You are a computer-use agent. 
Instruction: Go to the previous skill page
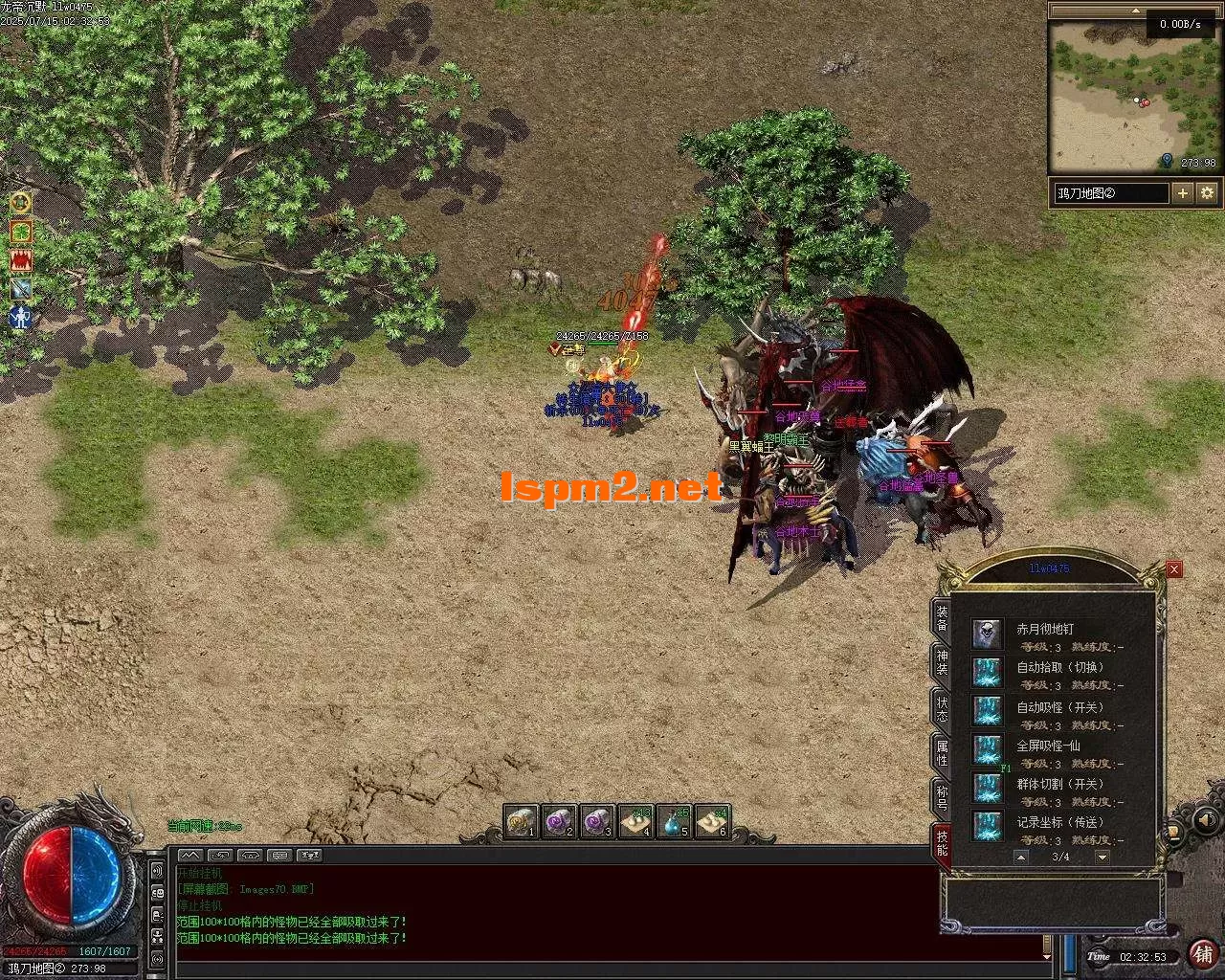click(x=1021, y=857)
